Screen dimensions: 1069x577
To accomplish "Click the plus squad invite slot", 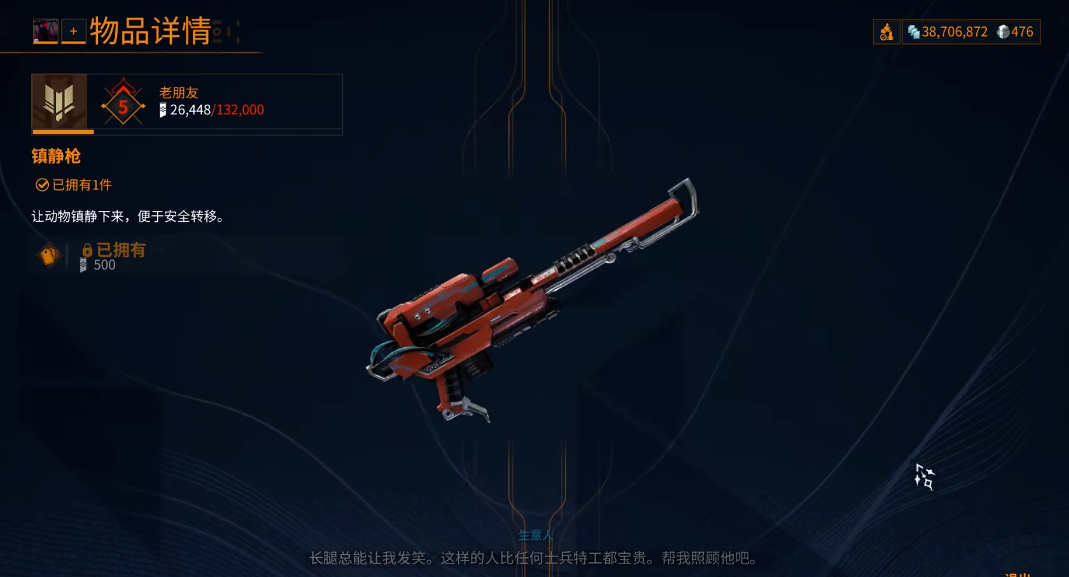I will coord(73,32).
